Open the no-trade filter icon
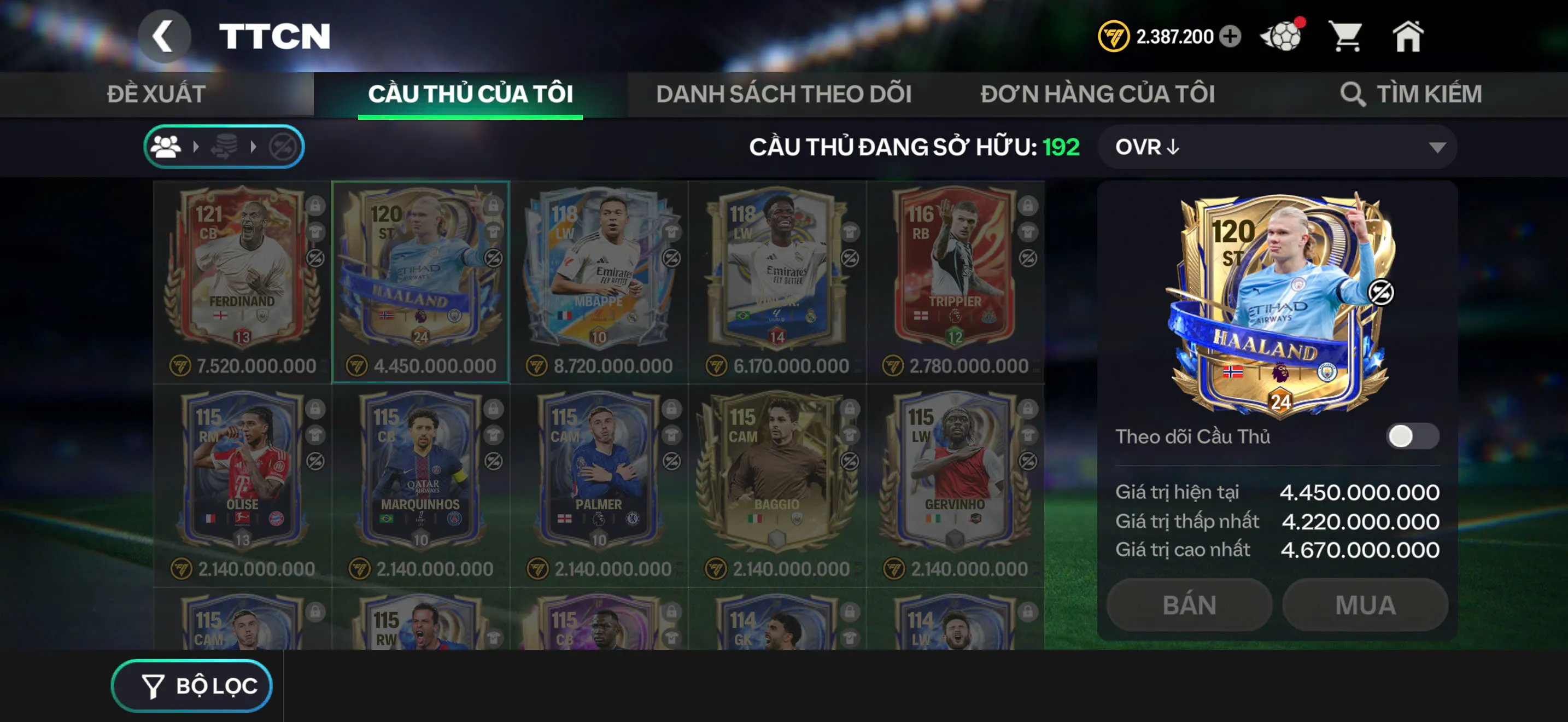 coord(283,146)
